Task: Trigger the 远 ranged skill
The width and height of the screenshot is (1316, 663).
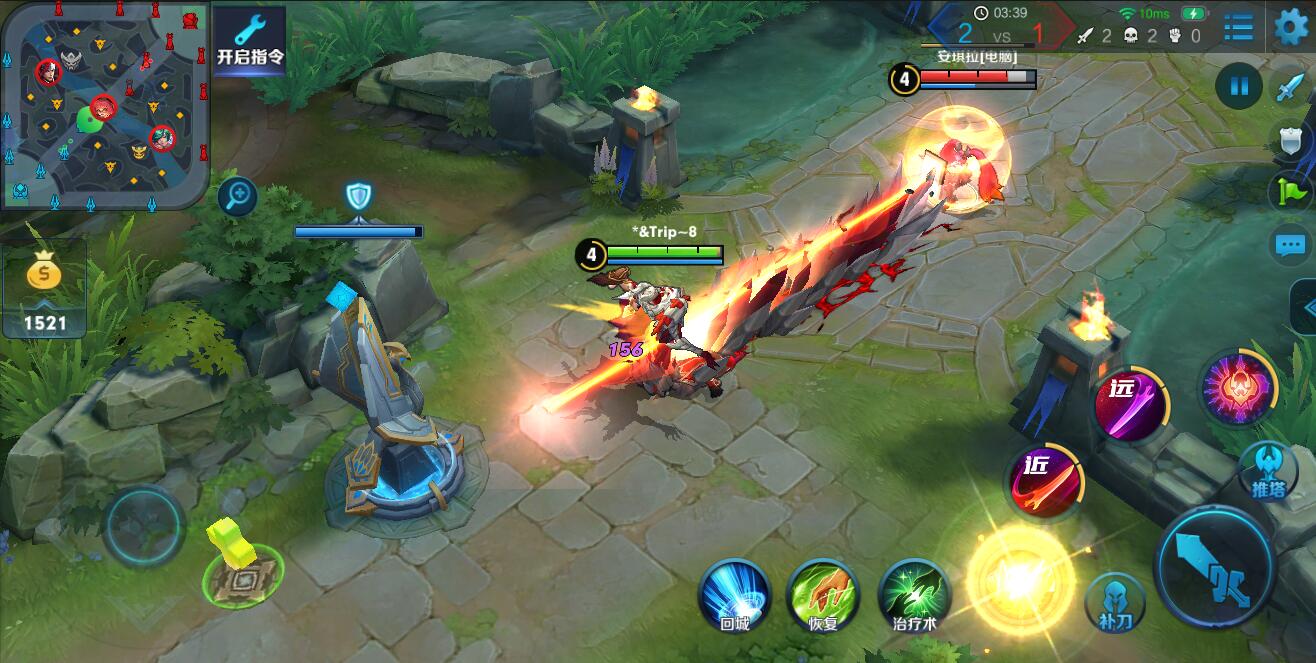Action: coord(1130,403)
